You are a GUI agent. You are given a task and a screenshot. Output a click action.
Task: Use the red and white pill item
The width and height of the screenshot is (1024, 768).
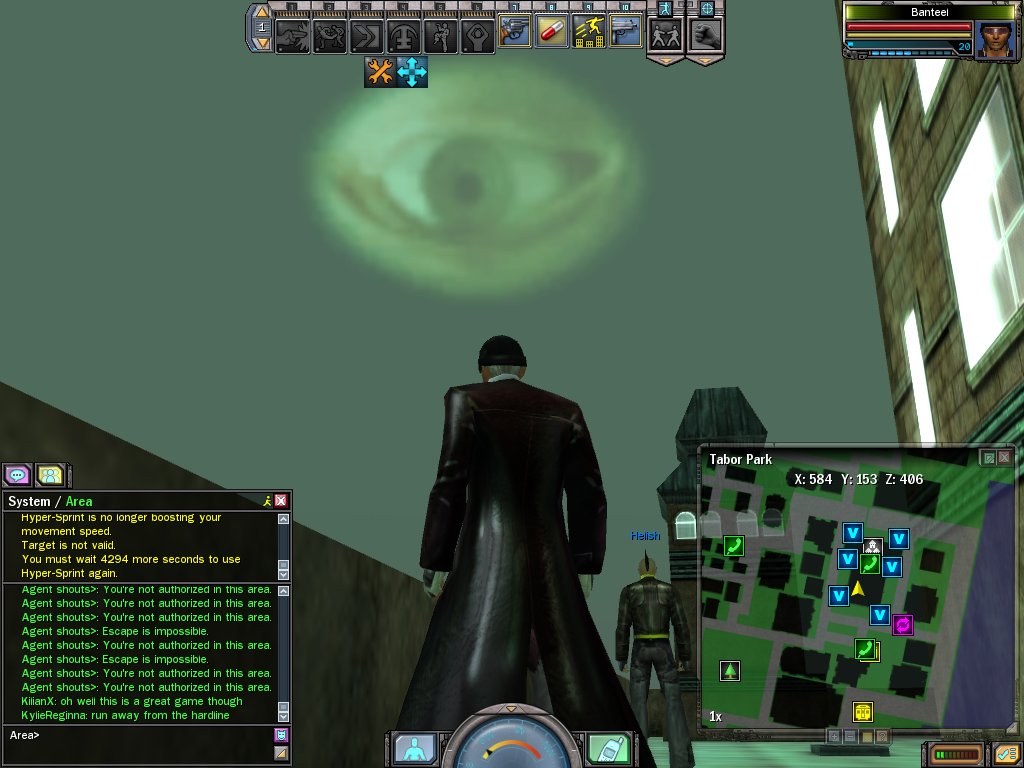(551, 32)
